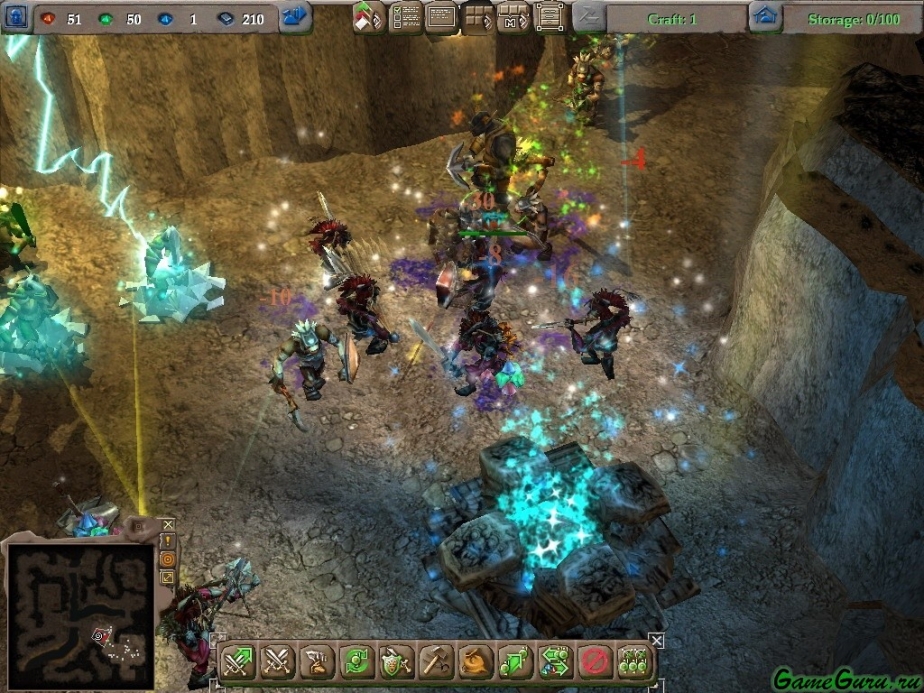The height and width of the screenshot is (693, 924).
Task: Expand the minimap with the arrows button
Action: (x=168, y=577)
